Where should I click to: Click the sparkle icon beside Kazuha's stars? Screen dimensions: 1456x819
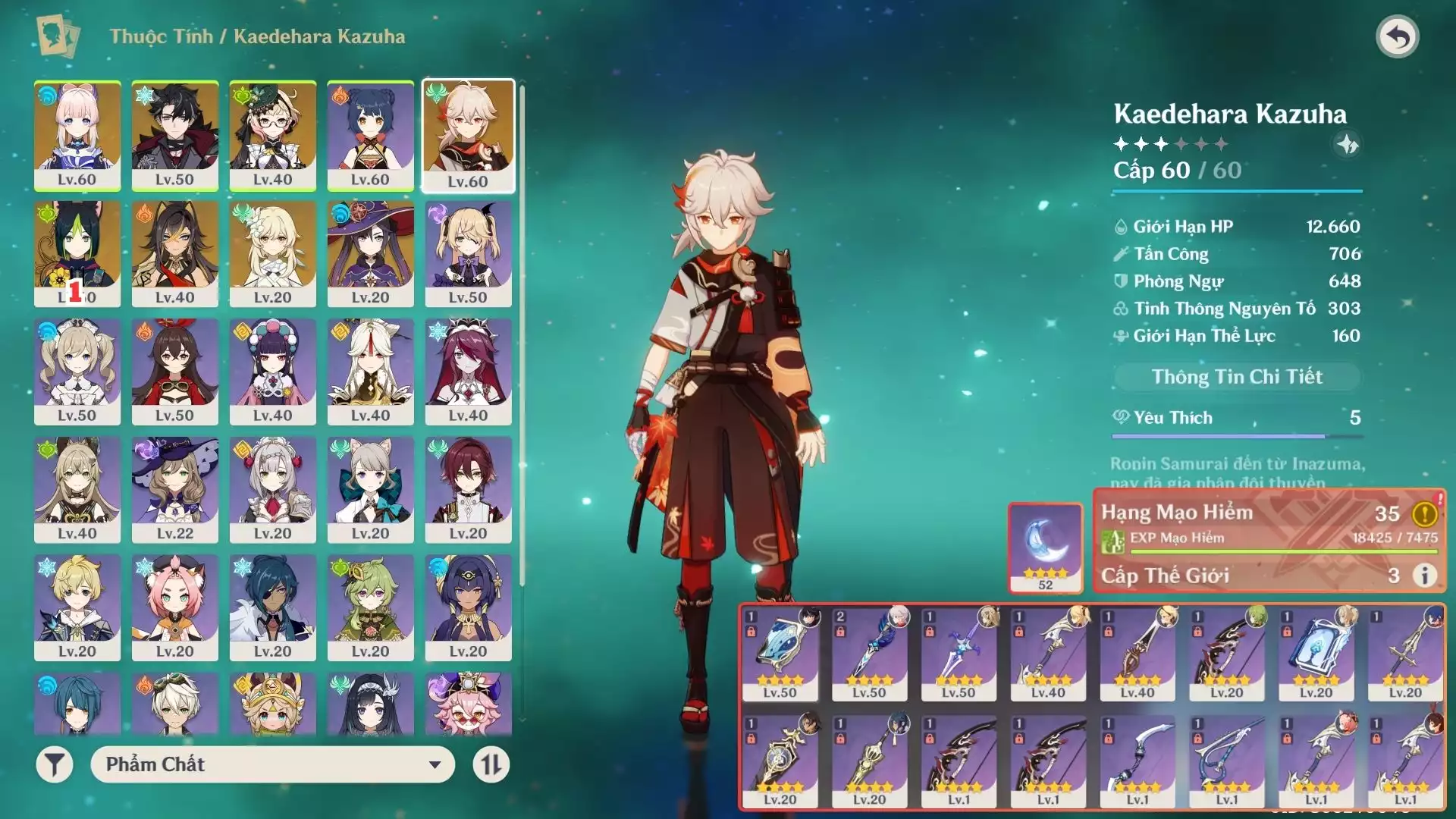click(x=1347, y=144)
